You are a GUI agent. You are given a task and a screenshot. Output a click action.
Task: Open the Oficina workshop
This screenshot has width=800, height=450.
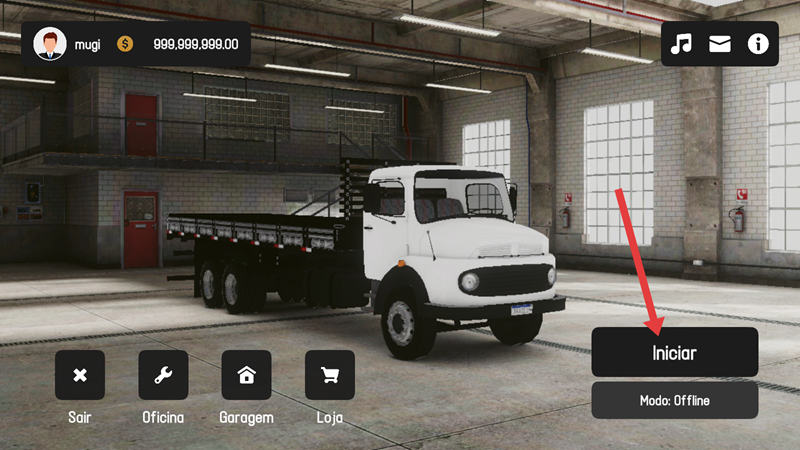pos(163,376)
